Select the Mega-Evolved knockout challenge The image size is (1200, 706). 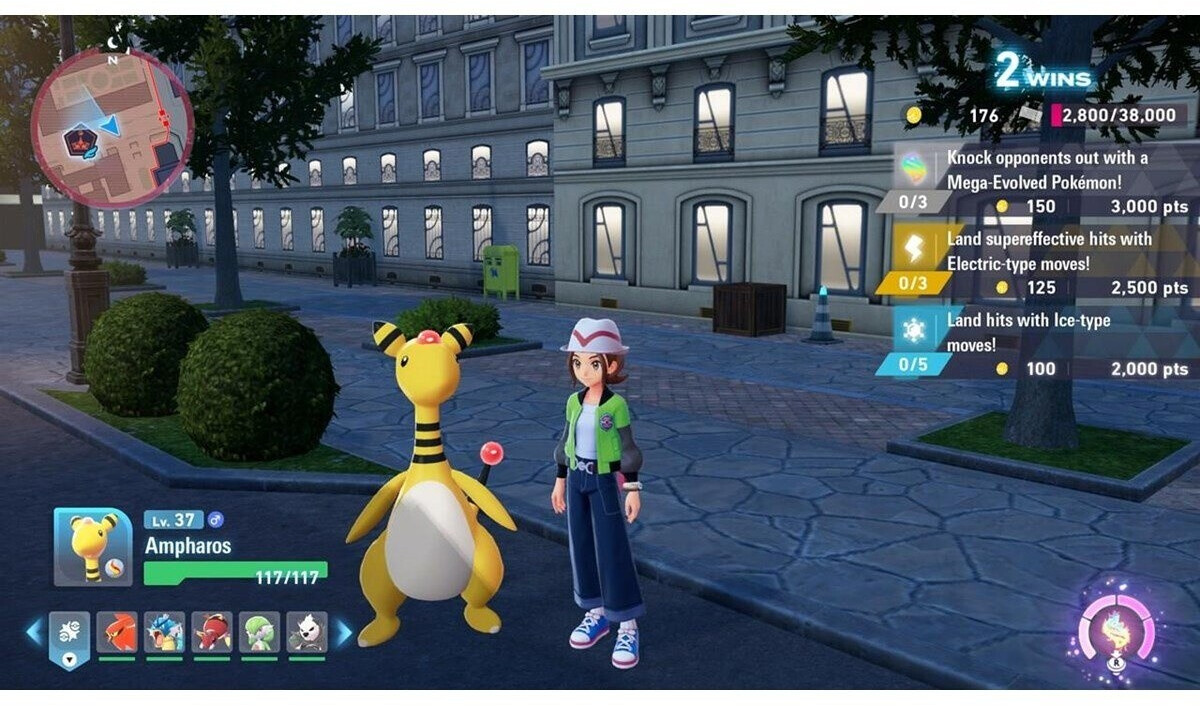(1040, 181)
